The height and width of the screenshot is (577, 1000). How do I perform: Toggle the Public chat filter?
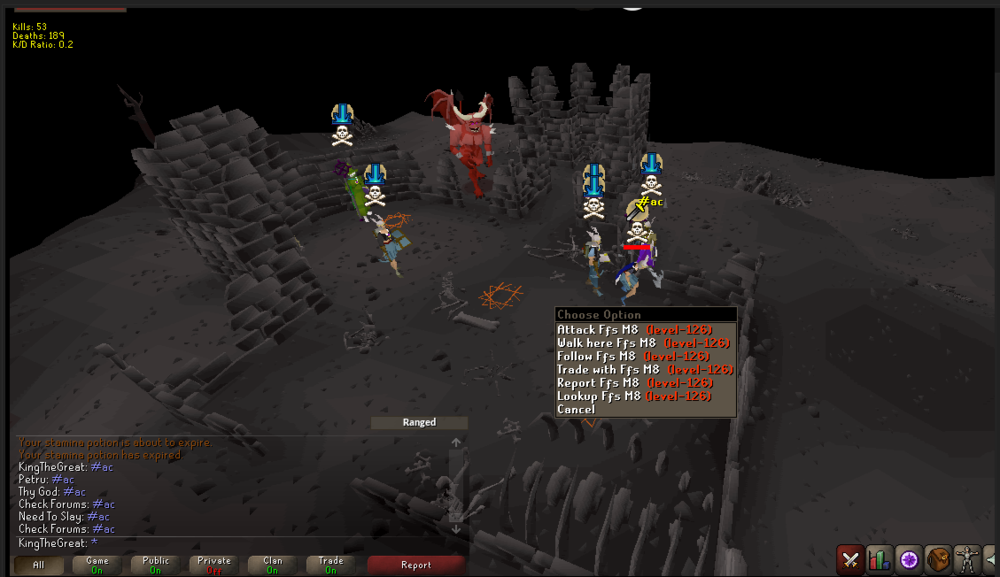(155, 565)
